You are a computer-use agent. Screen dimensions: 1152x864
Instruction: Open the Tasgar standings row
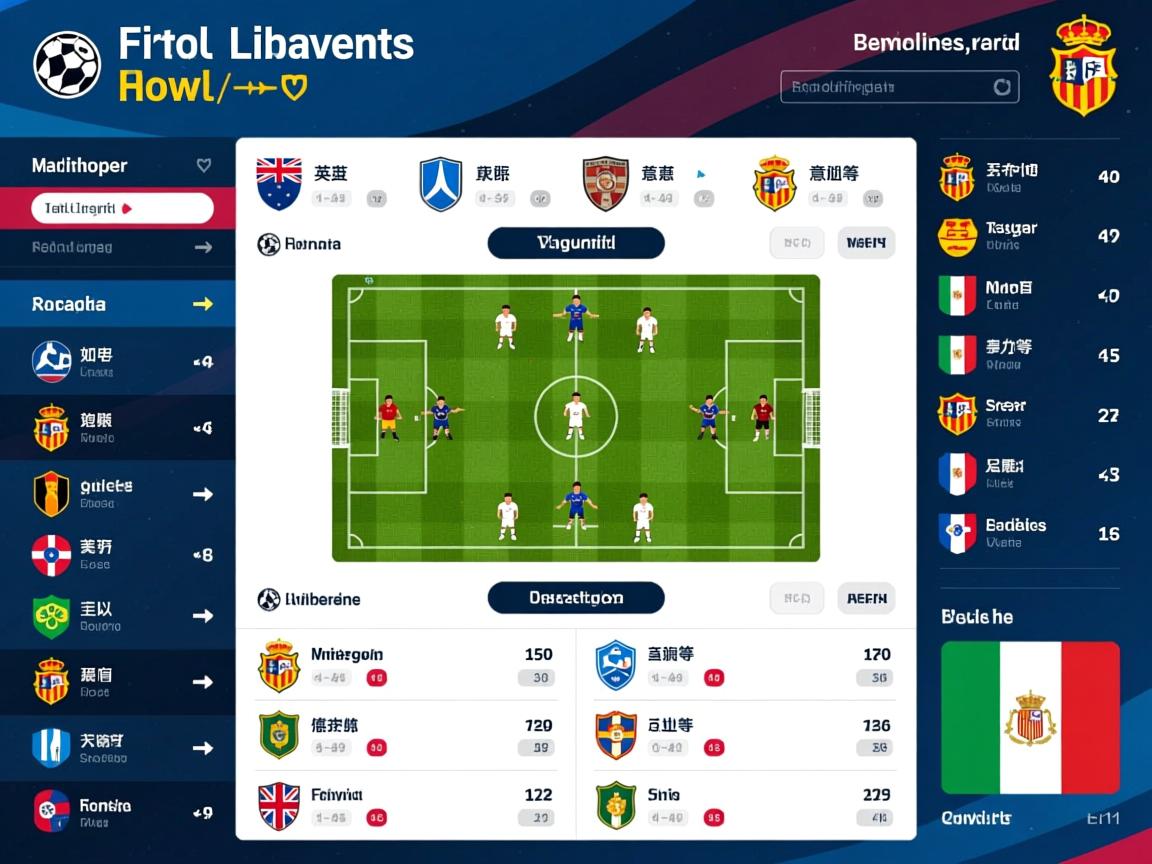pos(1030,237)
